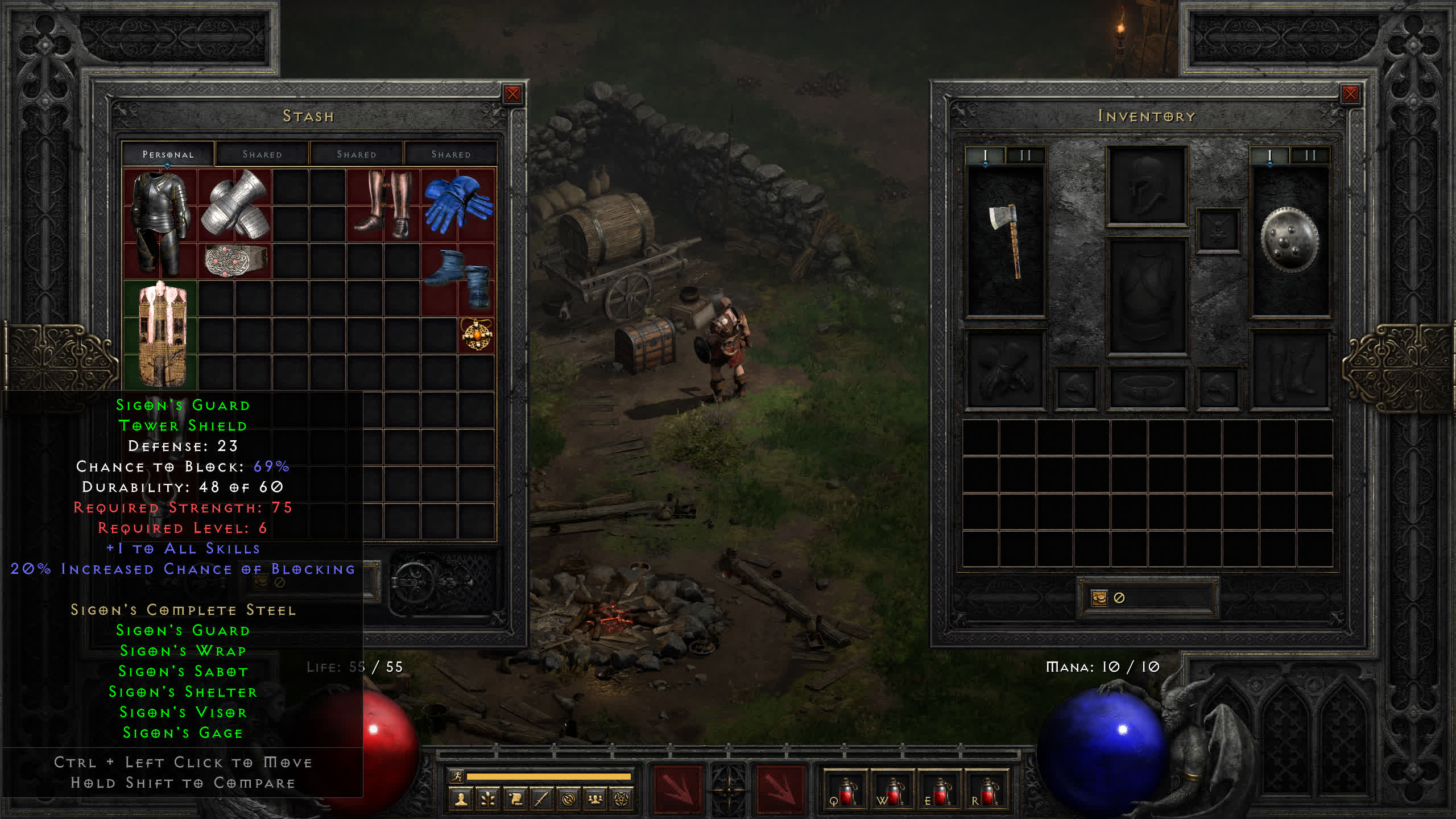The height and width of the screenshot is (819, 1456).
Task: Pick up the blue gloves
Action: pyautogui.click(x=458, y=204)
